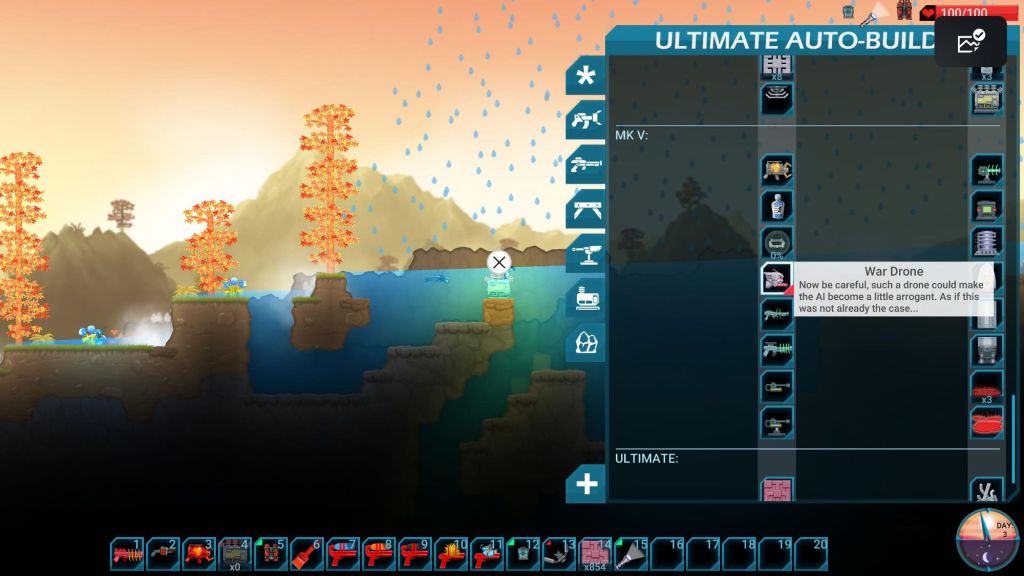Select pink block stack in slot 14
Screen dimensions: 1024x576
click(596, 554)
